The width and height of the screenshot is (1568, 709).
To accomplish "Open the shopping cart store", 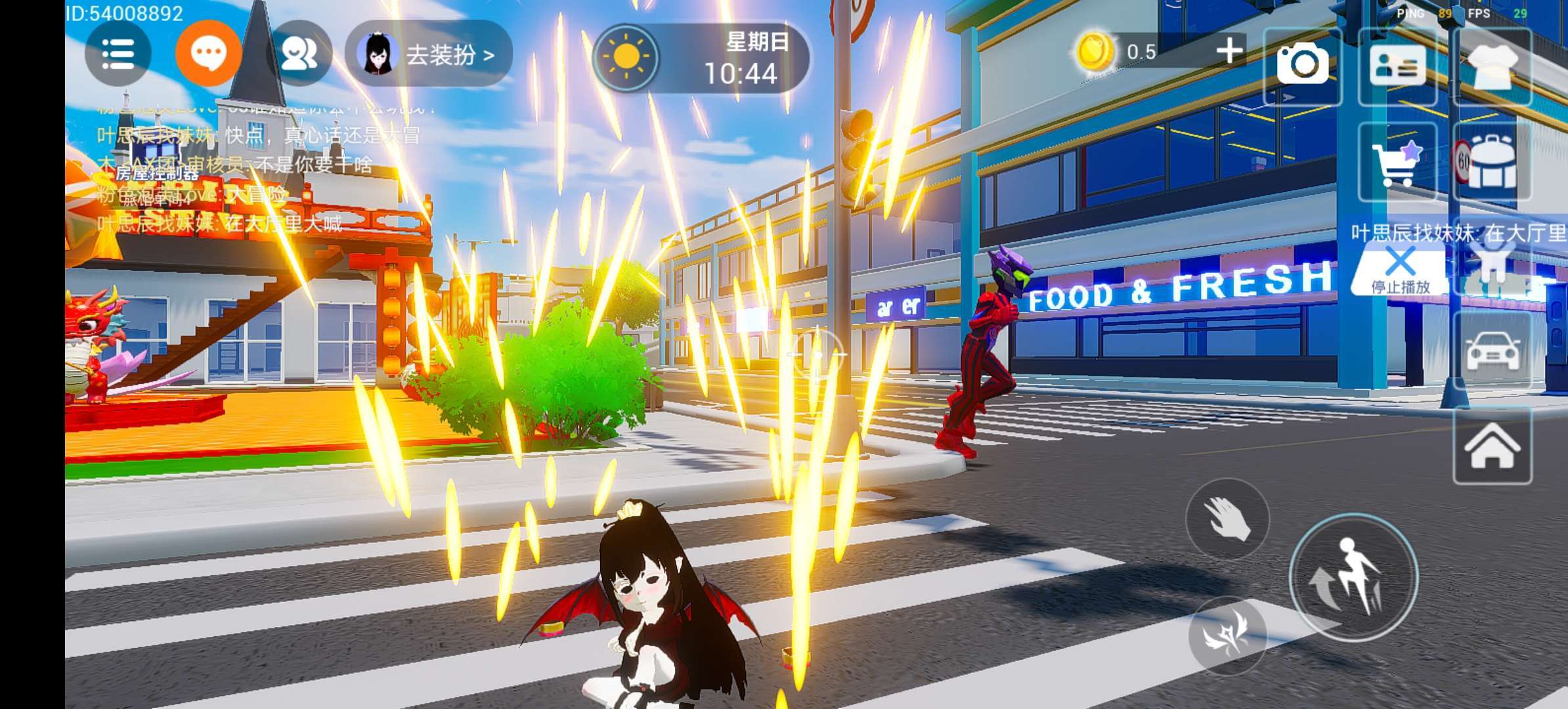I will coord(1397,161).
